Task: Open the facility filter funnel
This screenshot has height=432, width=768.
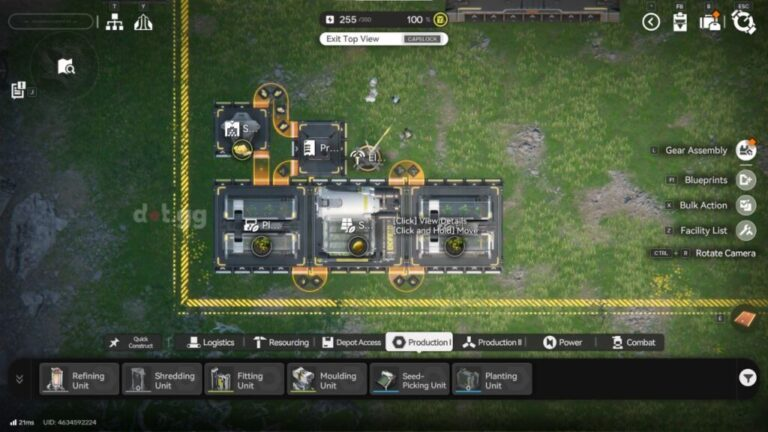Action: 747,378
